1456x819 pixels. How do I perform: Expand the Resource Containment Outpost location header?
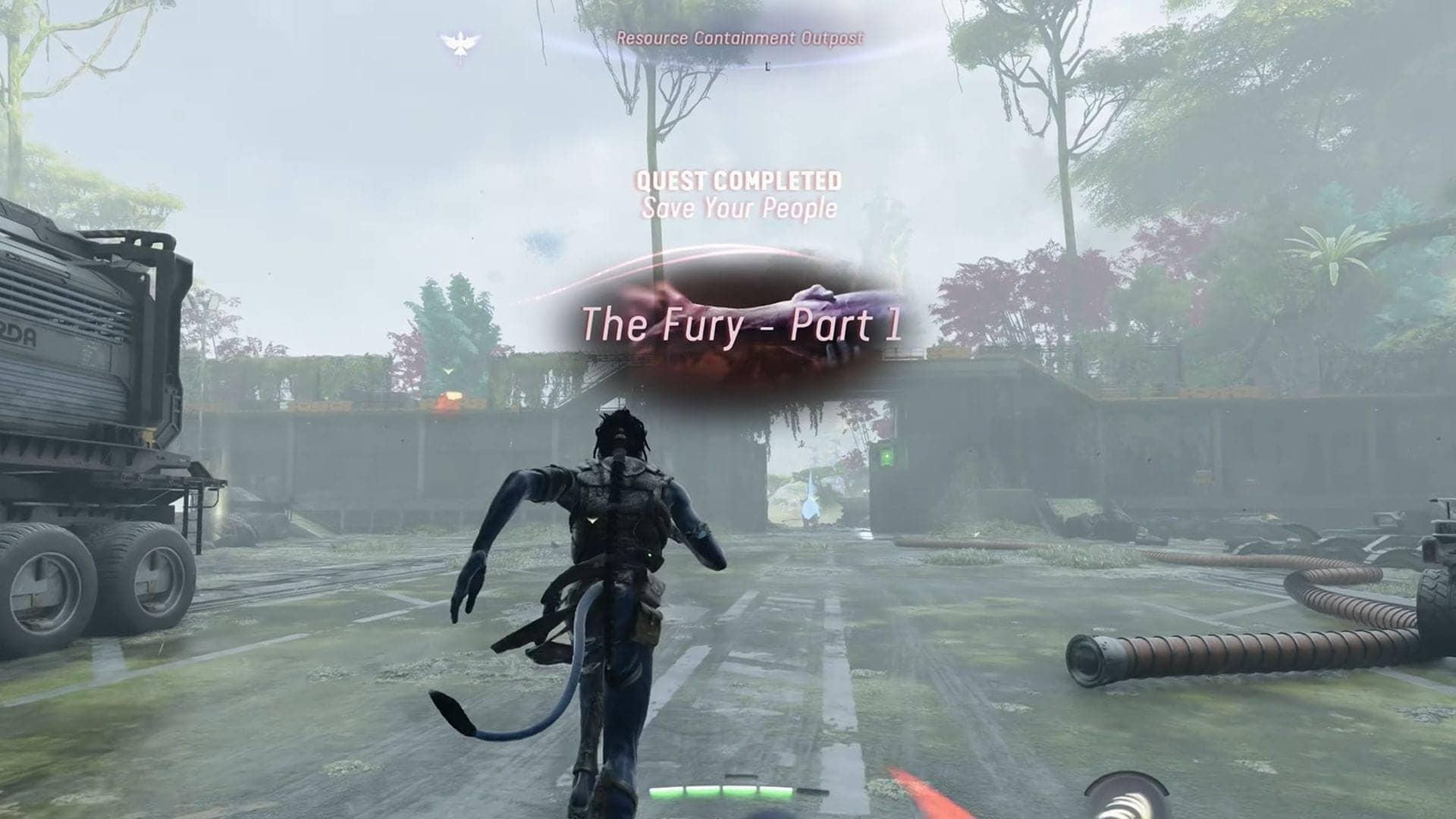[740, 36]
